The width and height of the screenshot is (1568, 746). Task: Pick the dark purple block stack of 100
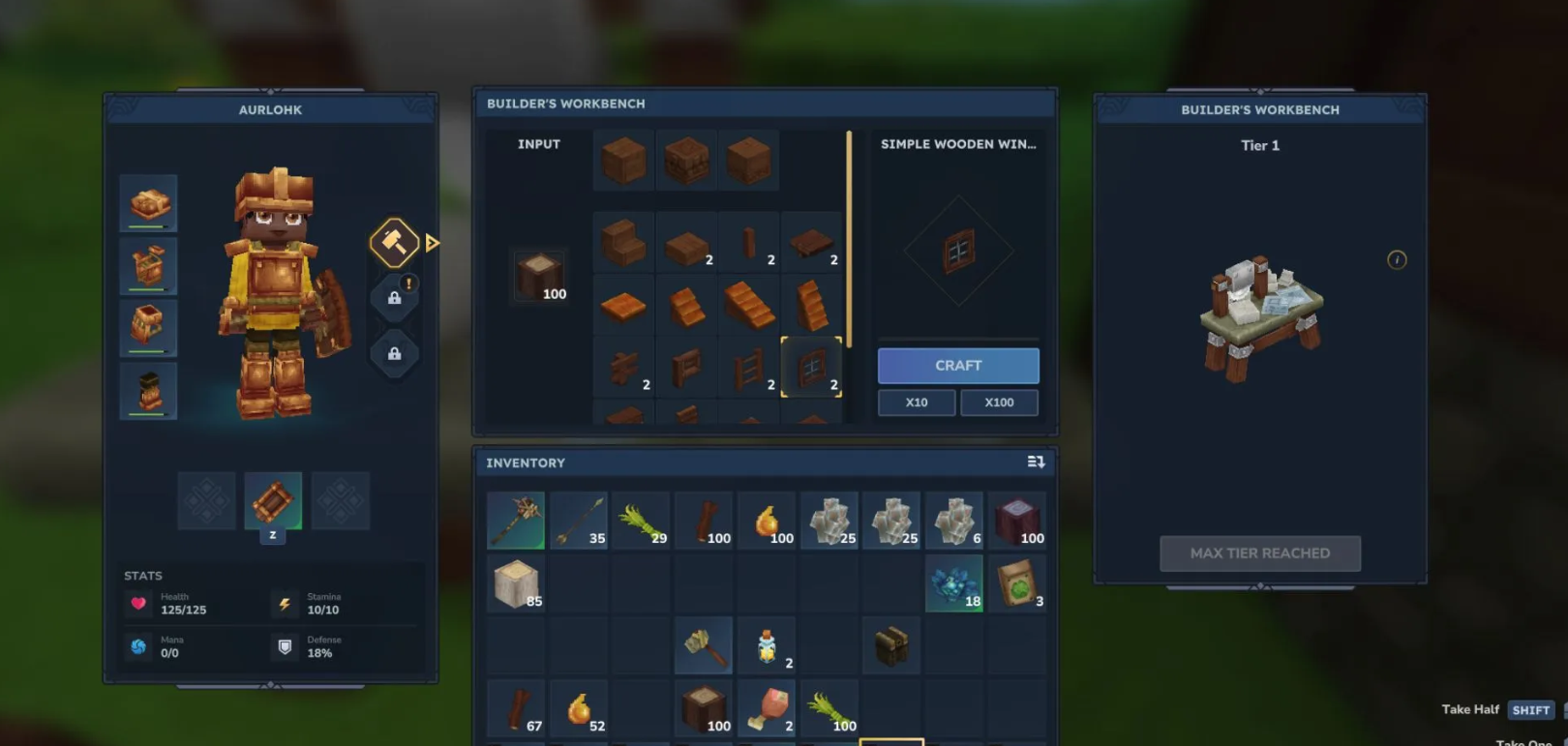(1016, 521)
